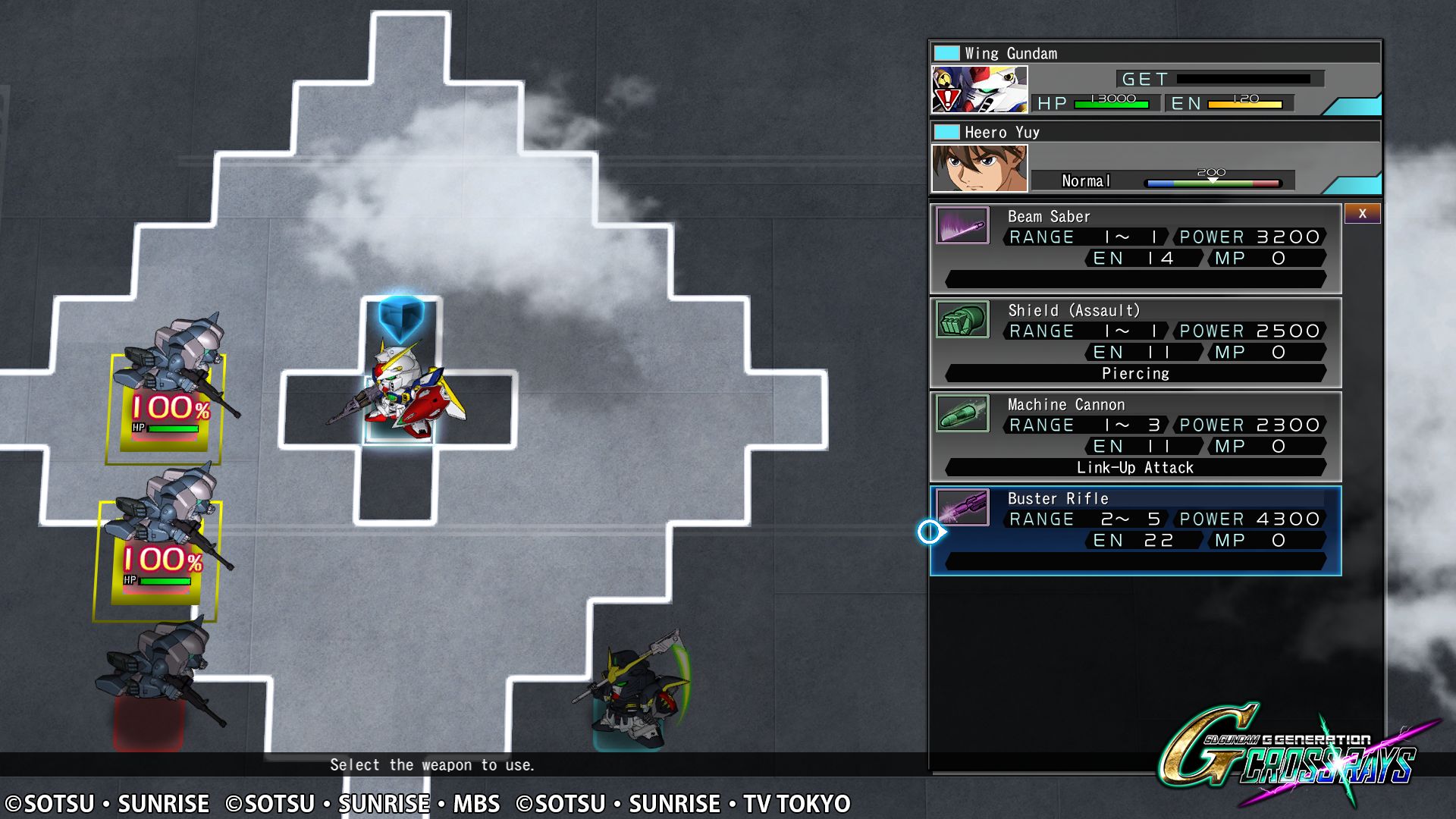Click the Wing Gundam unit portrait
The width and height of the screenshot is (1456, 819).
[x=979, y=89]
